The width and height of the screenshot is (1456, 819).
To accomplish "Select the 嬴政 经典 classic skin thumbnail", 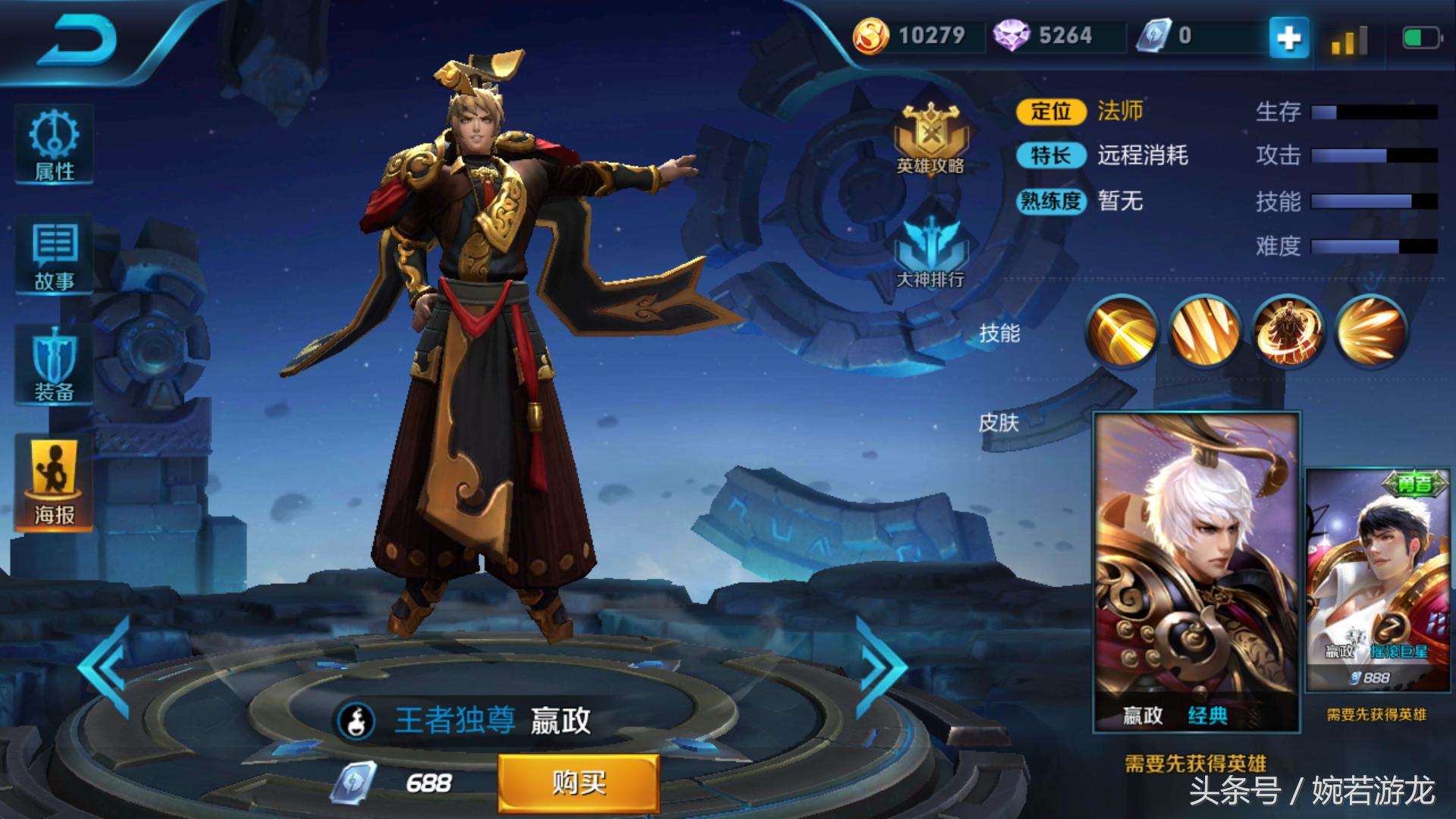I will coord(1196,573).
